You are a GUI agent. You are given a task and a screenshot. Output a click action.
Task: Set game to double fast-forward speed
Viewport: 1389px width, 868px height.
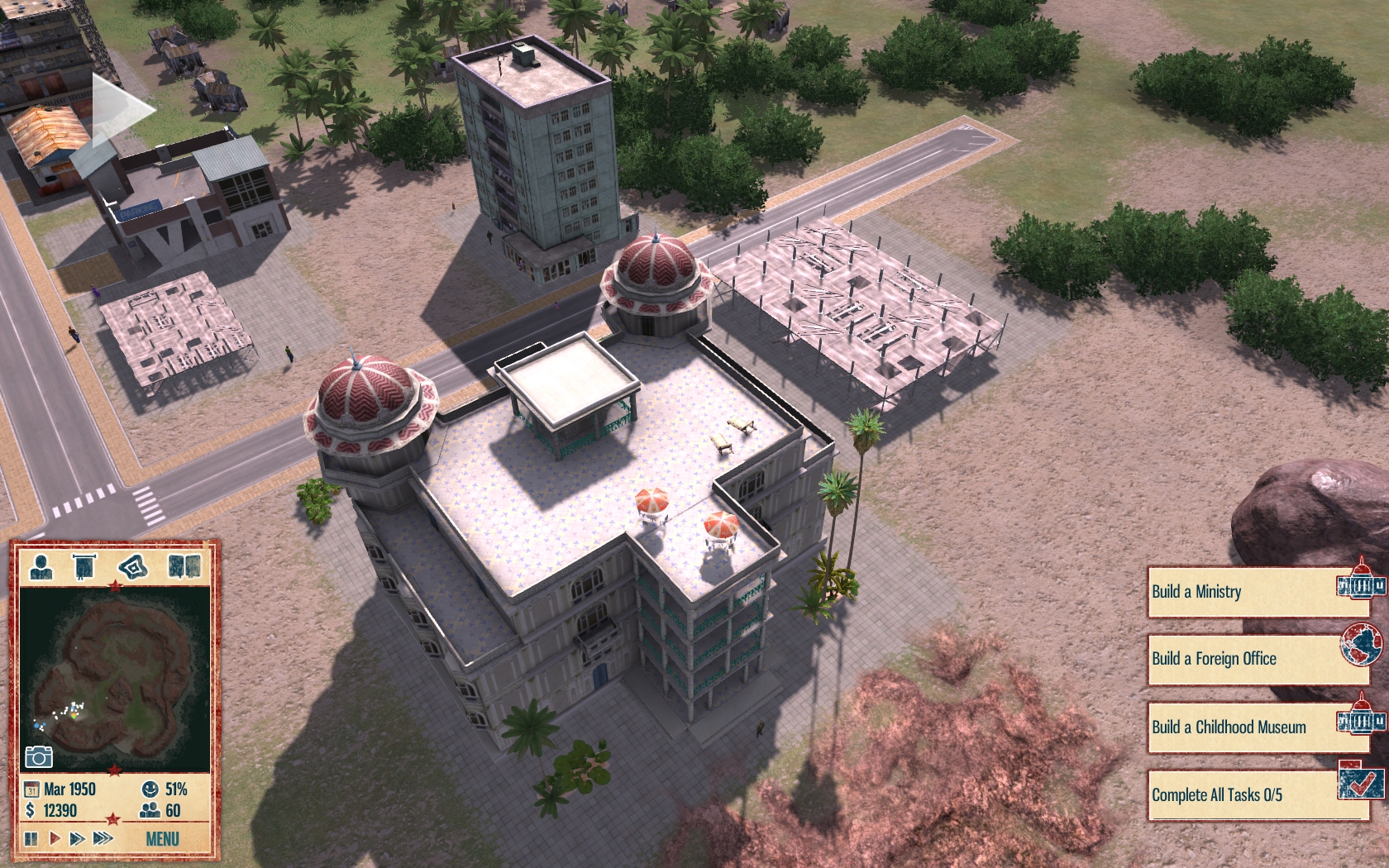78,838
